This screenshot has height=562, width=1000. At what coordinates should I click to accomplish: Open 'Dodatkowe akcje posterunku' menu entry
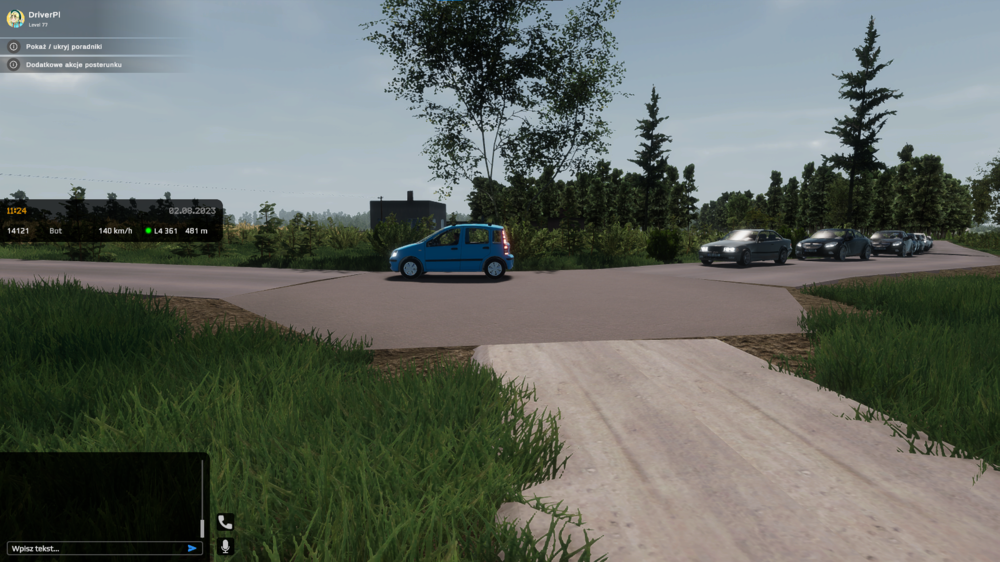[x=76, y=64]
